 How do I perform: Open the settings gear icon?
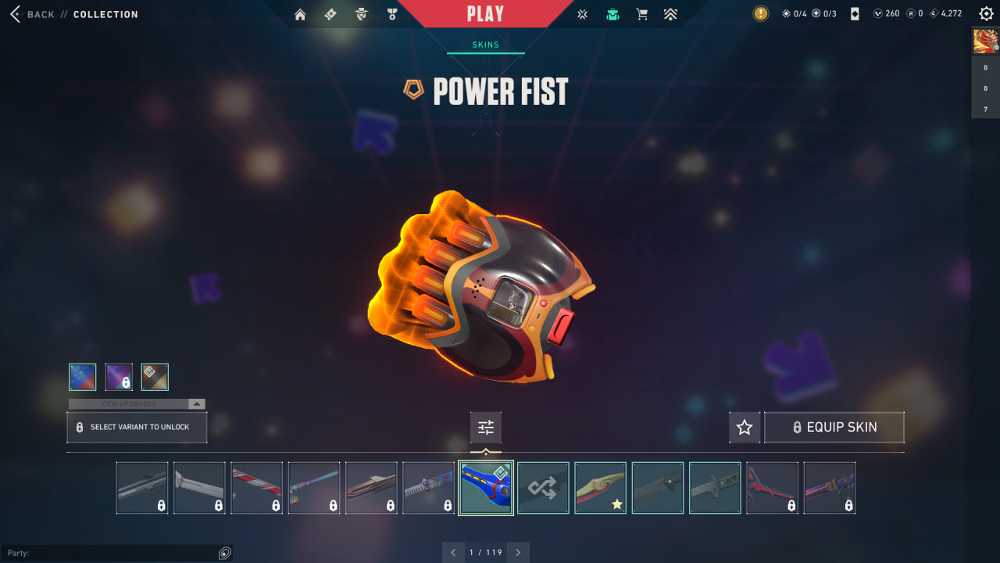point(986,14)
